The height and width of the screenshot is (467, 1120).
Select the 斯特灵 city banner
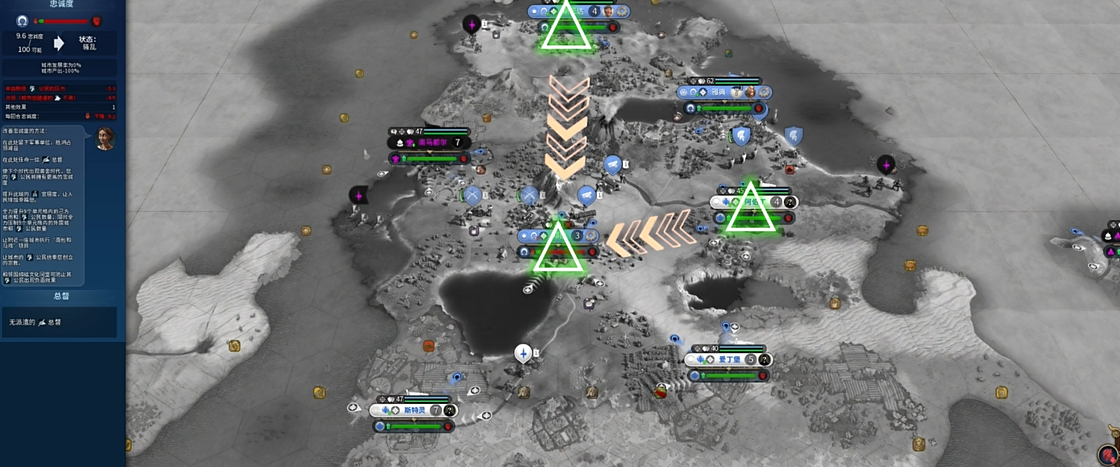click(x=414, y=410)
